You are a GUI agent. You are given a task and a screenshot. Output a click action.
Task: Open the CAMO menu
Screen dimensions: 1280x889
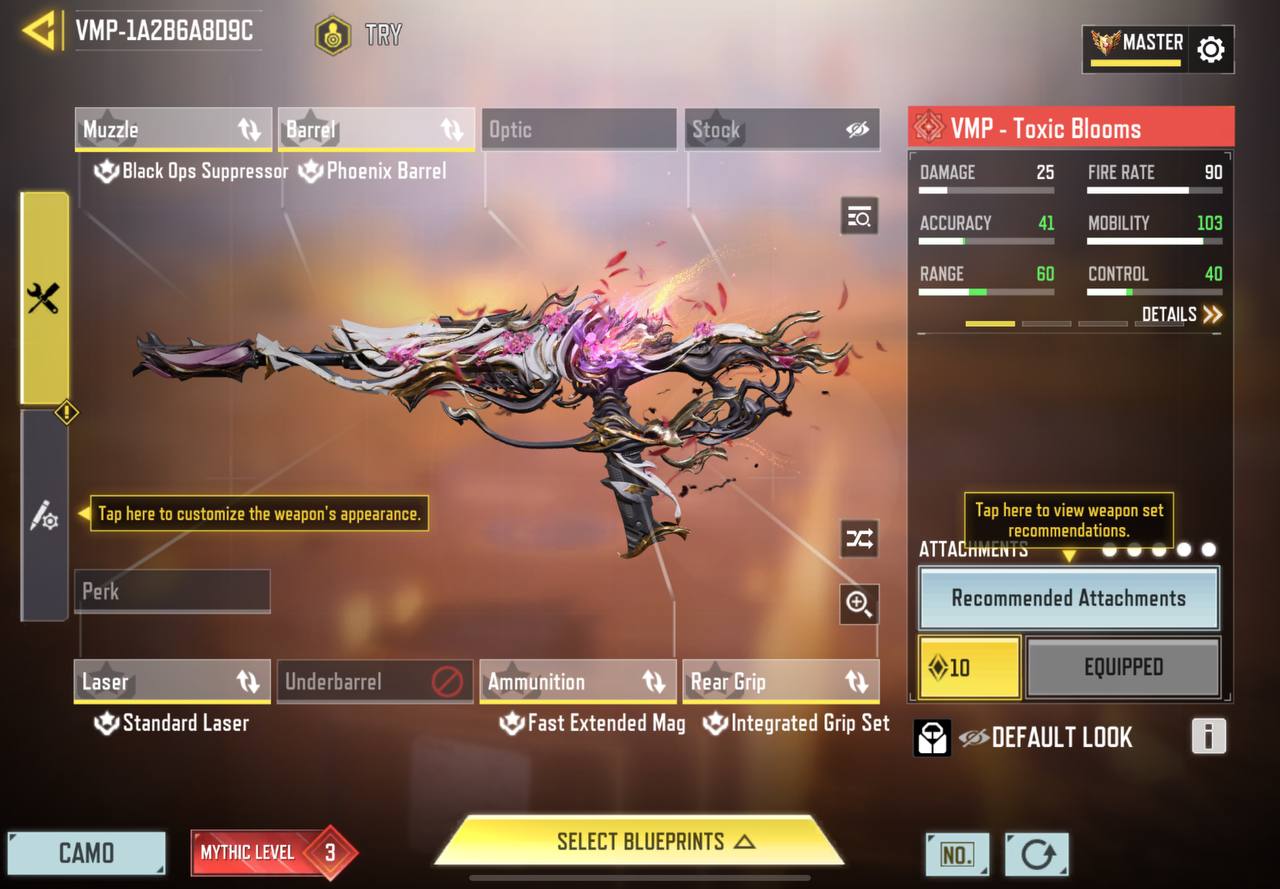click(x=86, y=853)
